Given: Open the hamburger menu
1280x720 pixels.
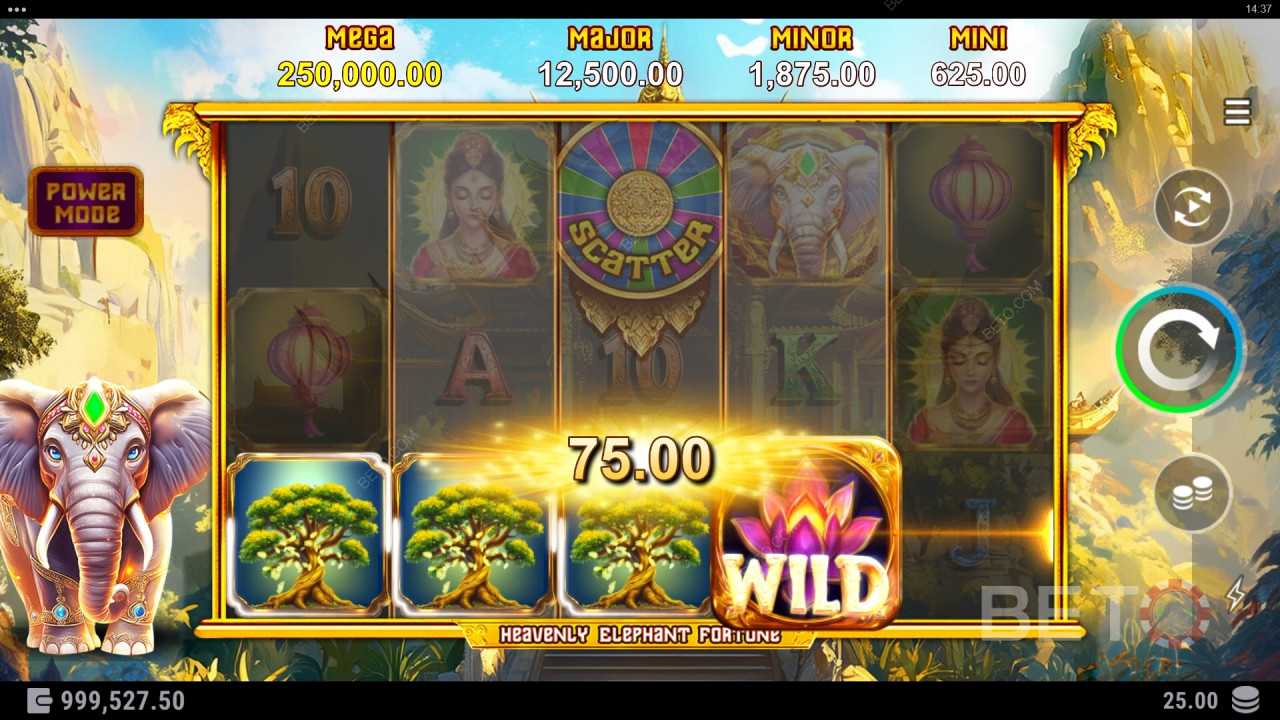Looking at the screenshot, I should [x=1237, y=112].
